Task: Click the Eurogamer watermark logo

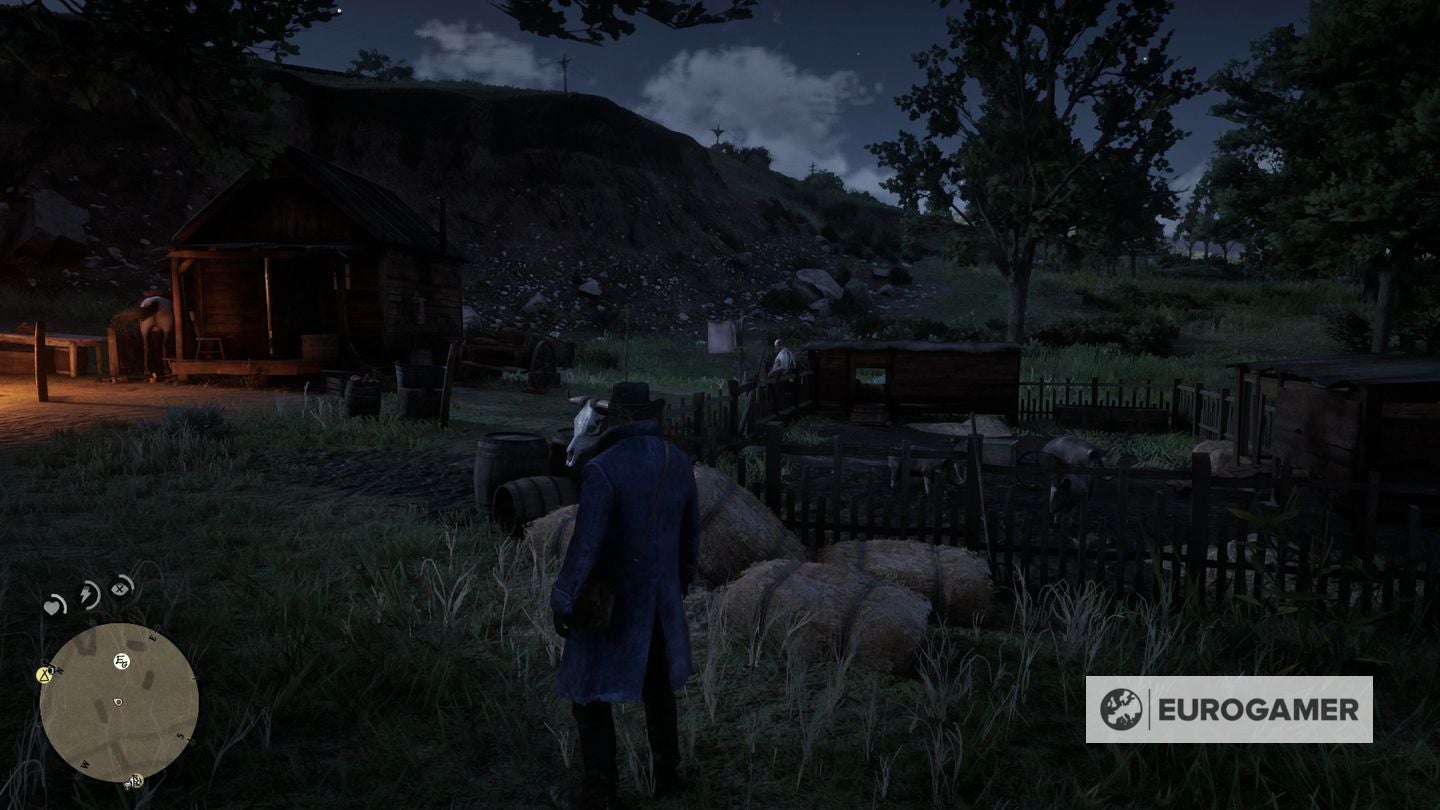Action: (1229, 709)
